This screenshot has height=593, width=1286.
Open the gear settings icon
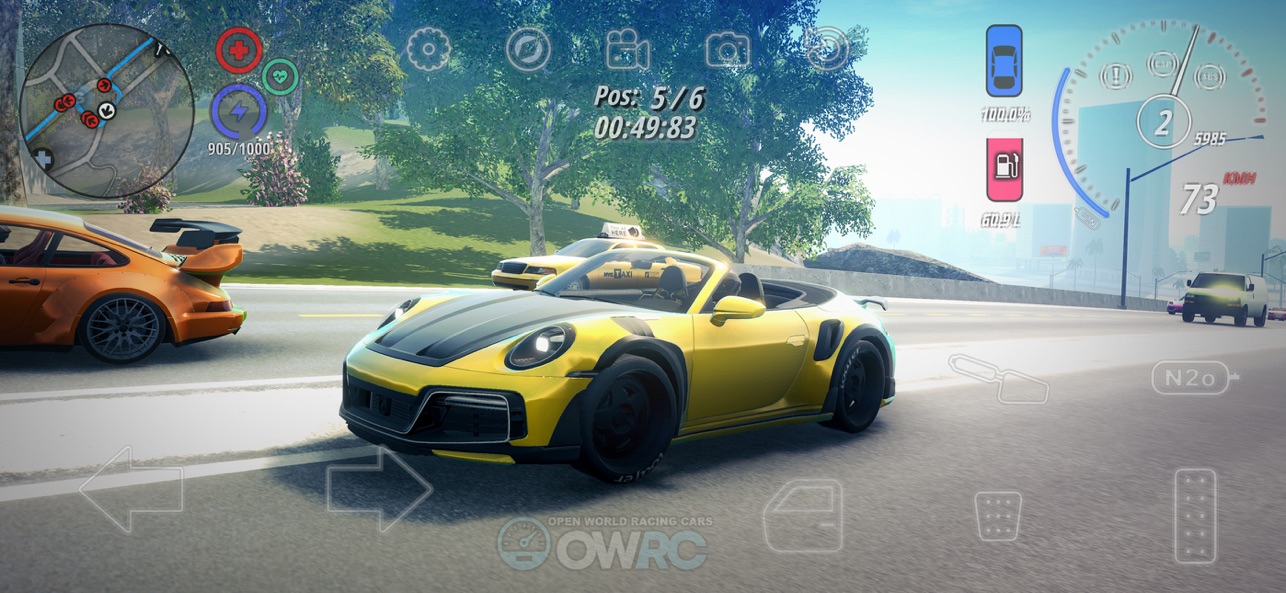point(428,49)
